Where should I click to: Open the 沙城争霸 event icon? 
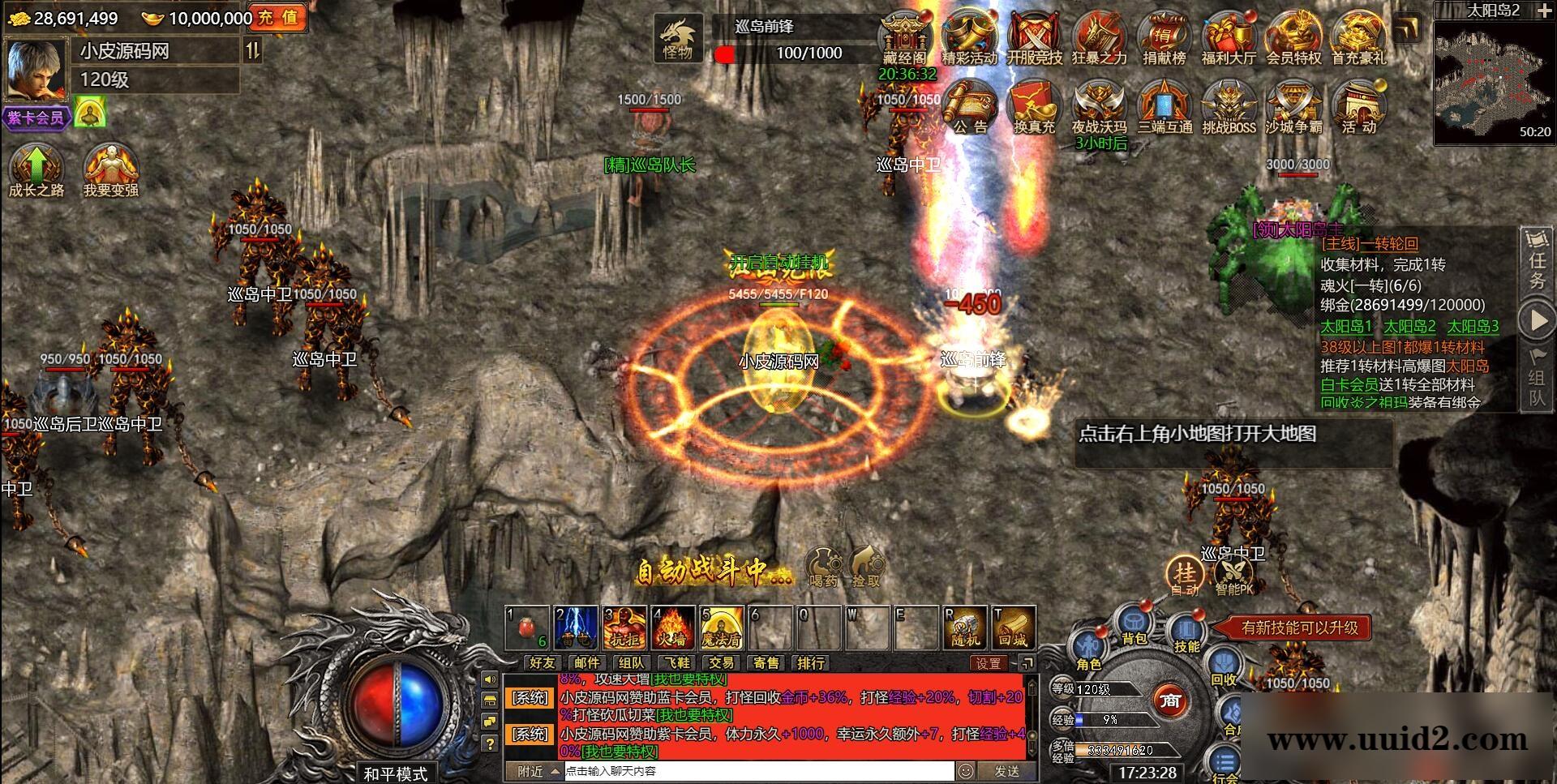[1293, 107]
